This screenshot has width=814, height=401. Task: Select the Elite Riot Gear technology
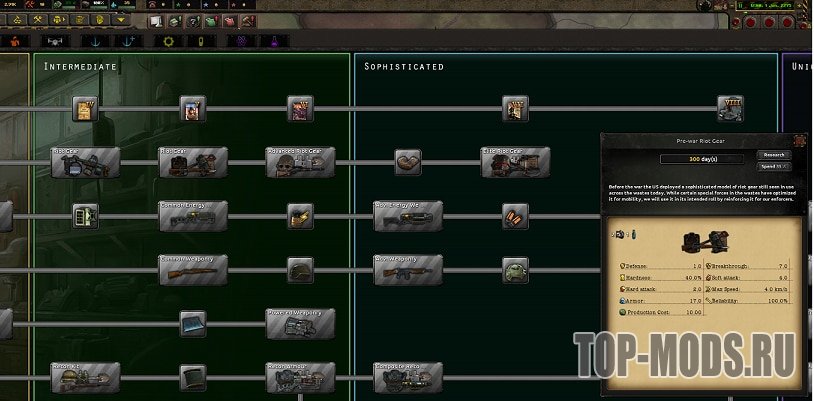(x=515, y=162)
